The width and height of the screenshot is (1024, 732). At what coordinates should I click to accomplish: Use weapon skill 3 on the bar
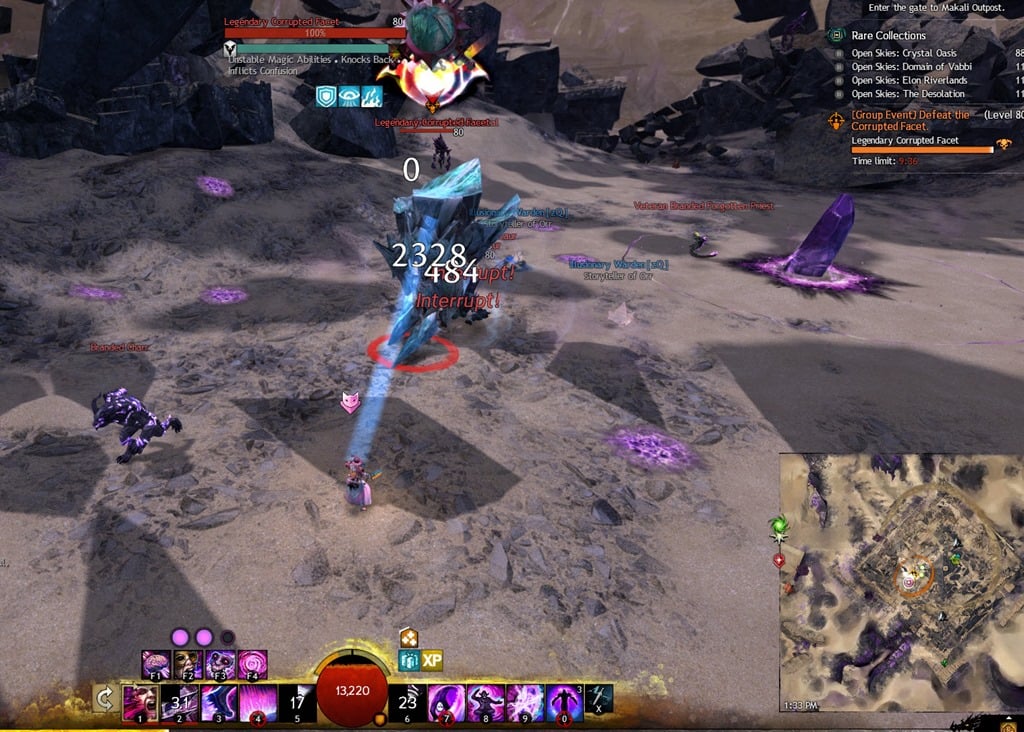217,703
